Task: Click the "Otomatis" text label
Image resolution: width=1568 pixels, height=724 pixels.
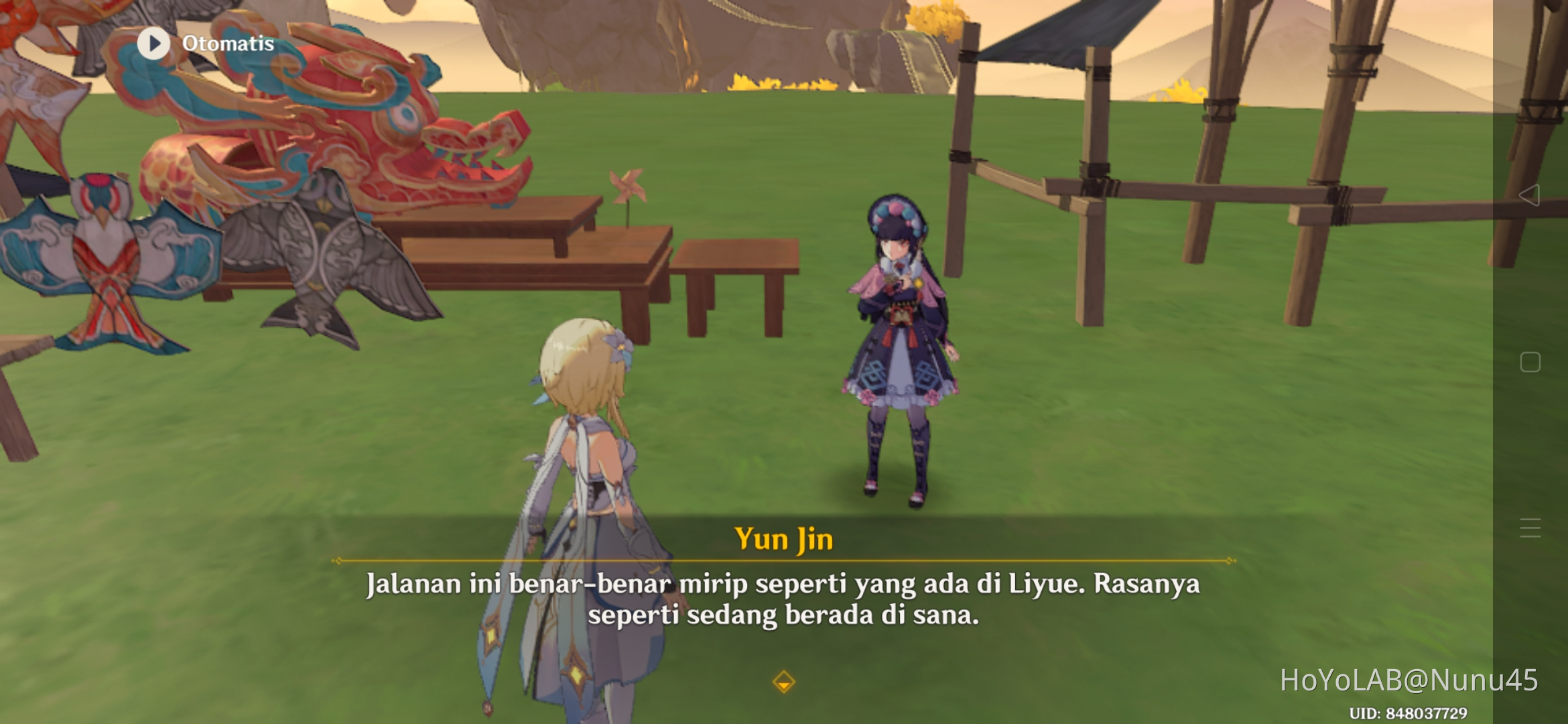Action: 228,44
